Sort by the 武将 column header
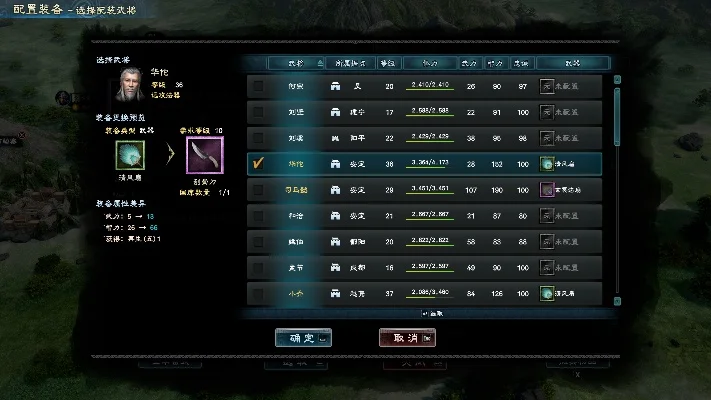The image size is (711, 400). click(296, 63)
